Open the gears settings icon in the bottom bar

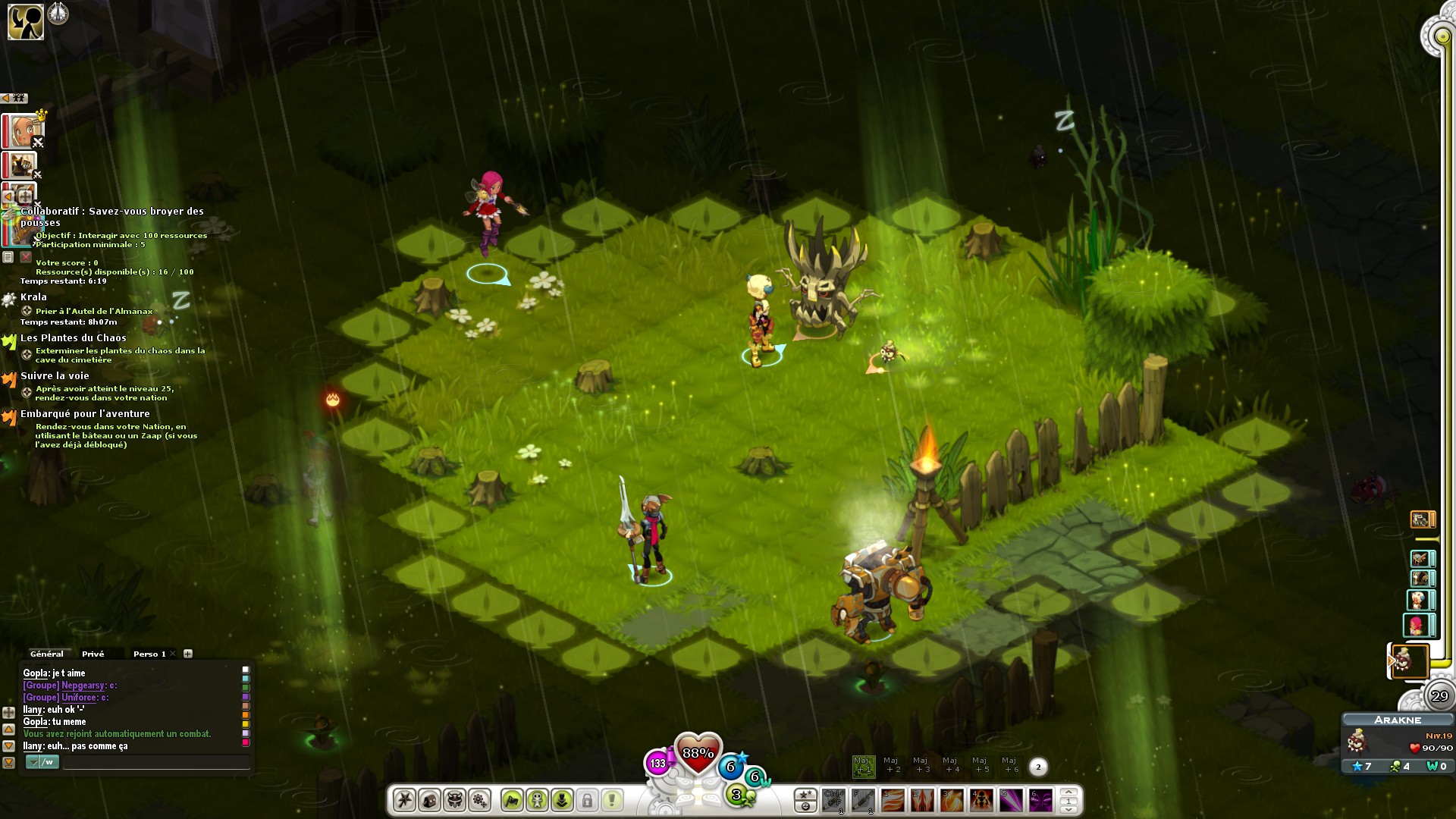pyautogui.click(x=479, y=801)
